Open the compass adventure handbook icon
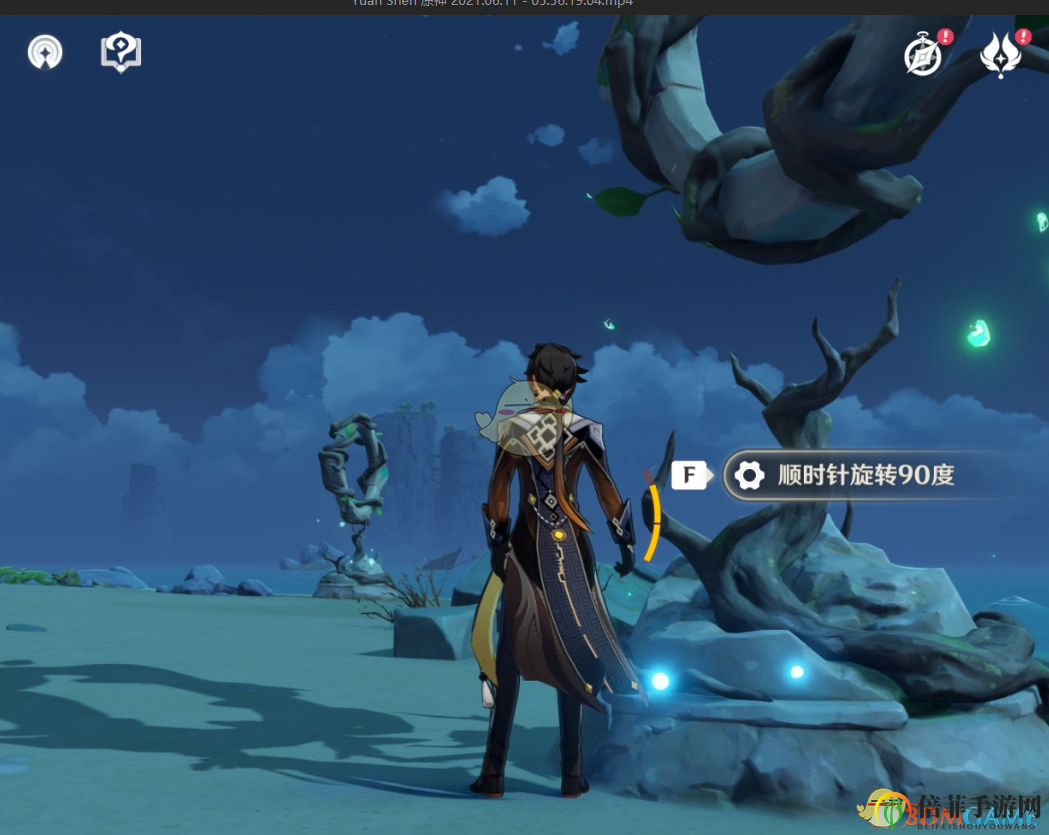The height and width of the screenshot is (835, 1049). [923, 56]
